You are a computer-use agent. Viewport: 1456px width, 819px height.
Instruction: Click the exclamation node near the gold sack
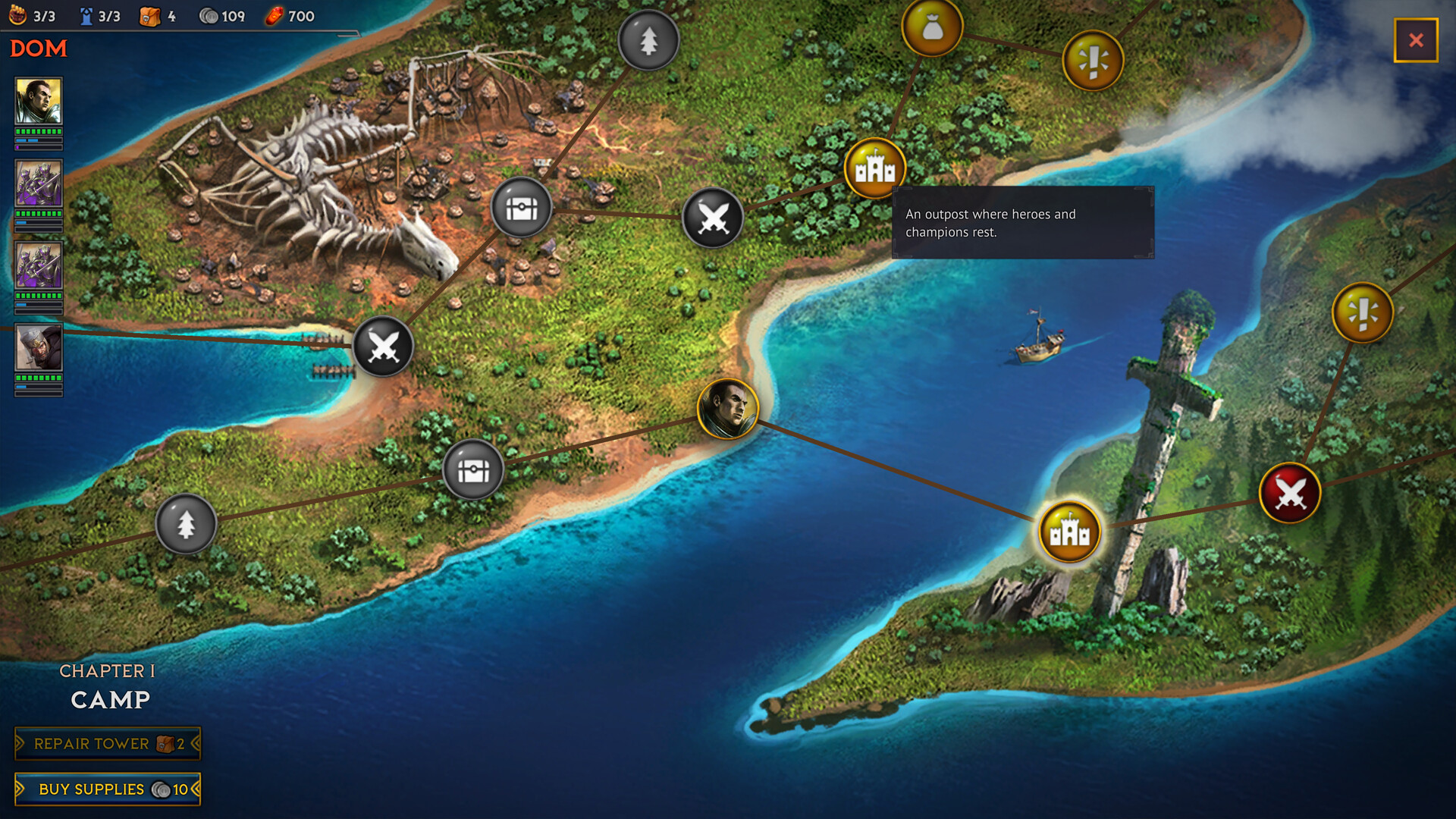coord(1092,60)
